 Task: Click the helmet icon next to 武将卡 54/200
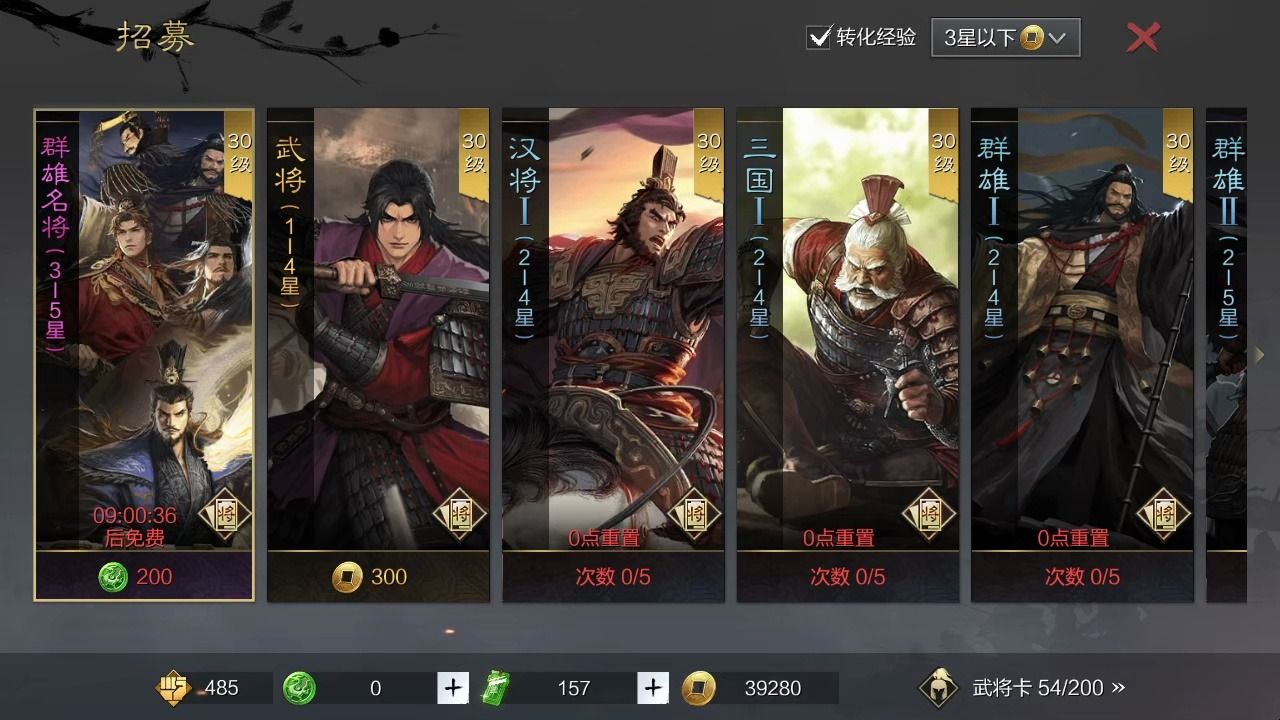click(x=937, y=688)
